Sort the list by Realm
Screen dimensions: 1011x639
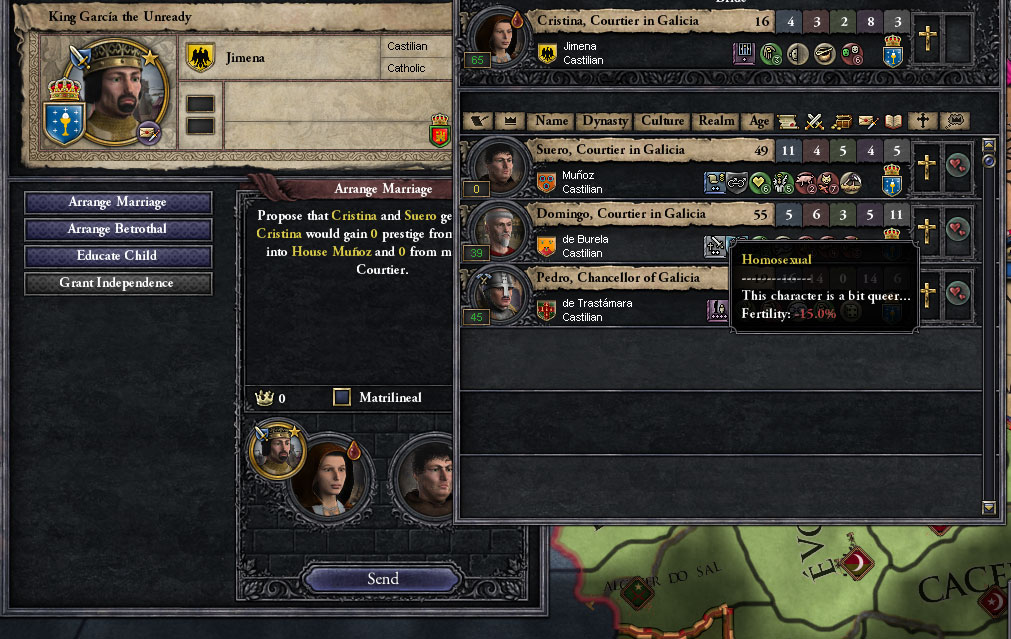pyautogui.click(x=716, y=121)
